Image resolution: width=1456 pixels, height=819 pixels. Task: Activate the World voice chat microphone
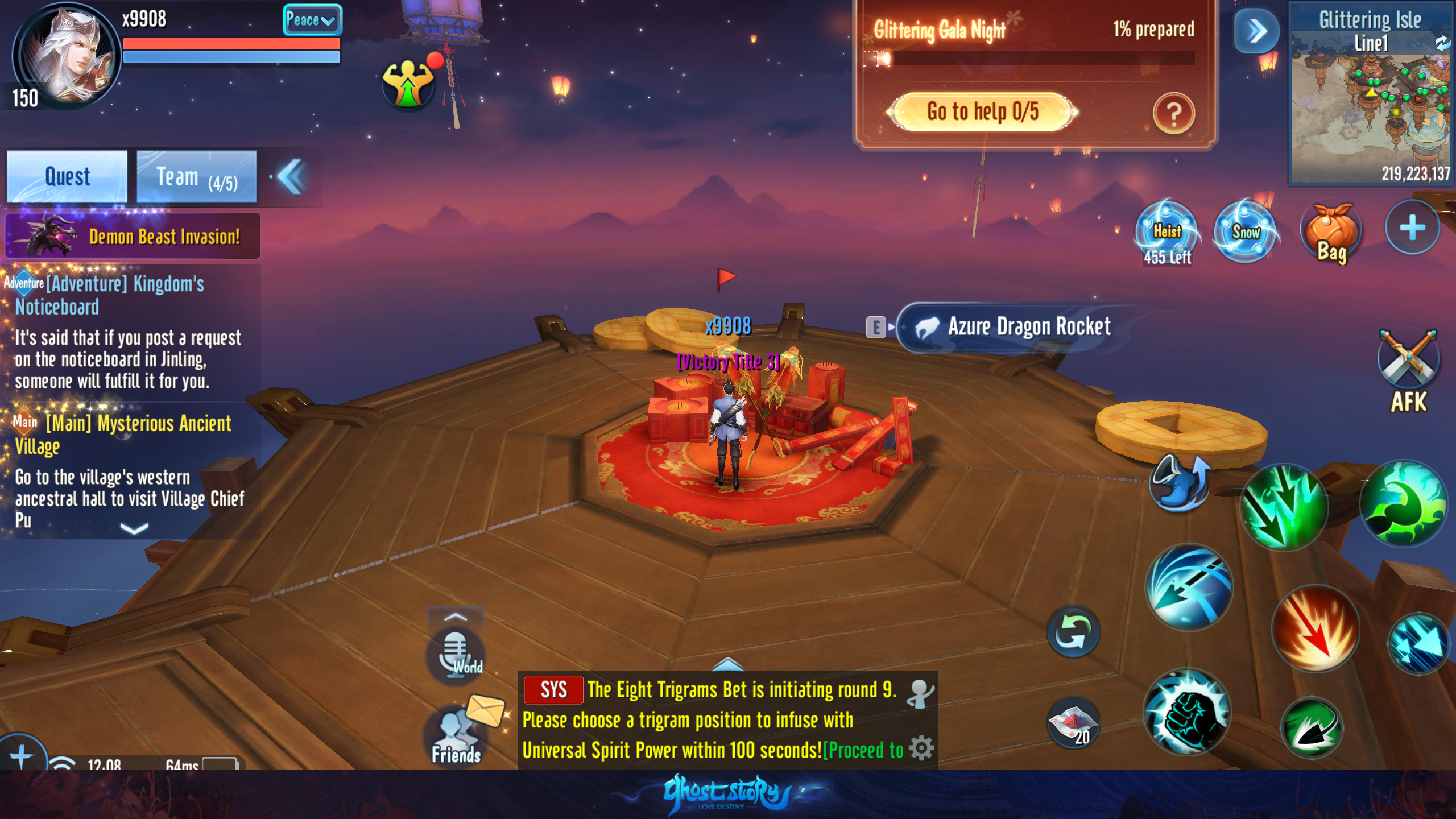tap(456, 654)
